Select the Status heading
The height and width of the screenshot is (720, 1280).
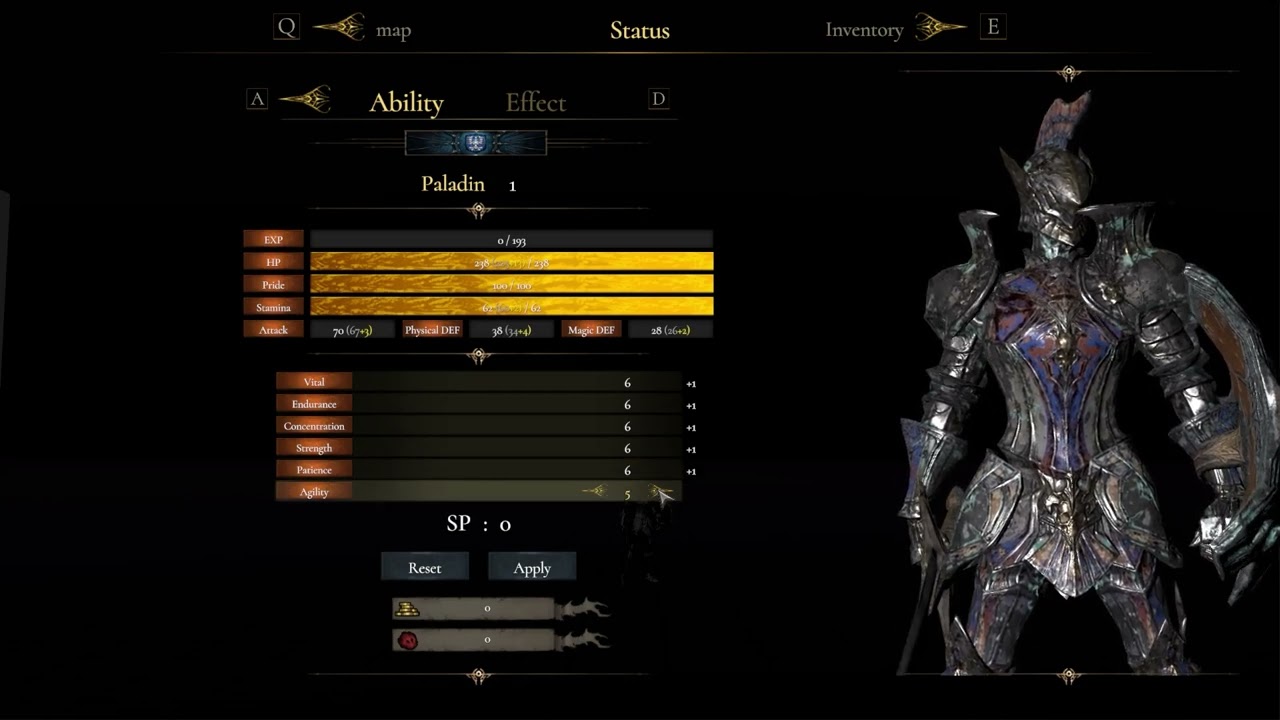click(639, 30)
